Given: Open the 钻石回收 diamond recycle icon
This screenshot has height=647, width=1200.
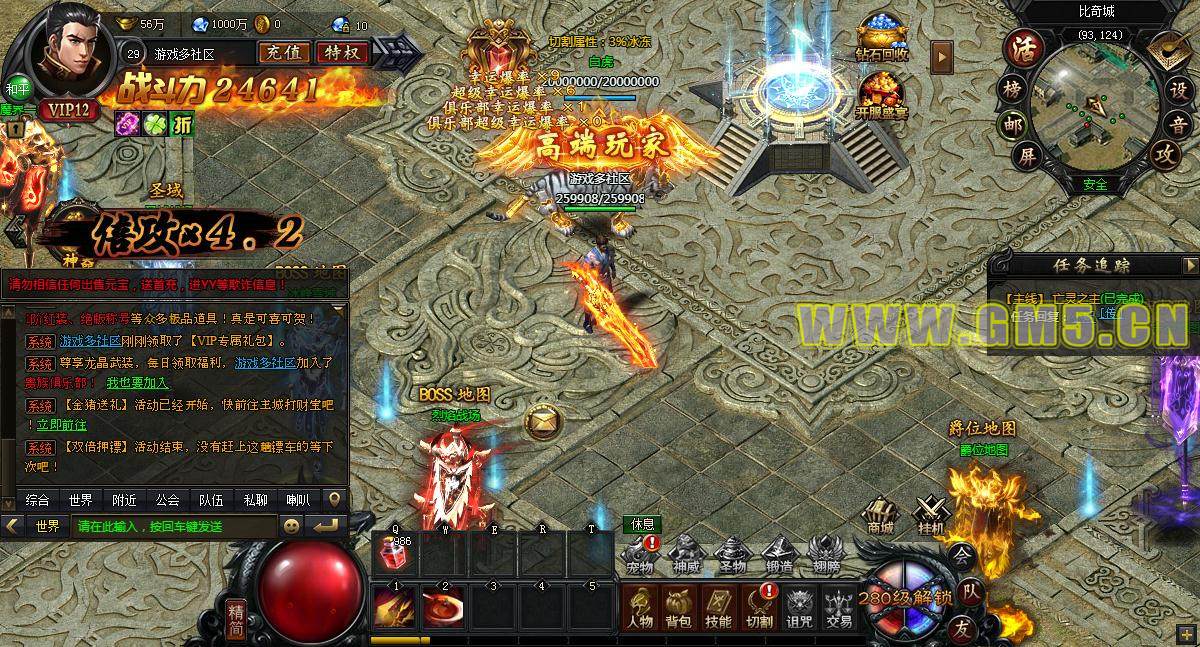Looking at the screenshot, I should (x=881, y=41).
